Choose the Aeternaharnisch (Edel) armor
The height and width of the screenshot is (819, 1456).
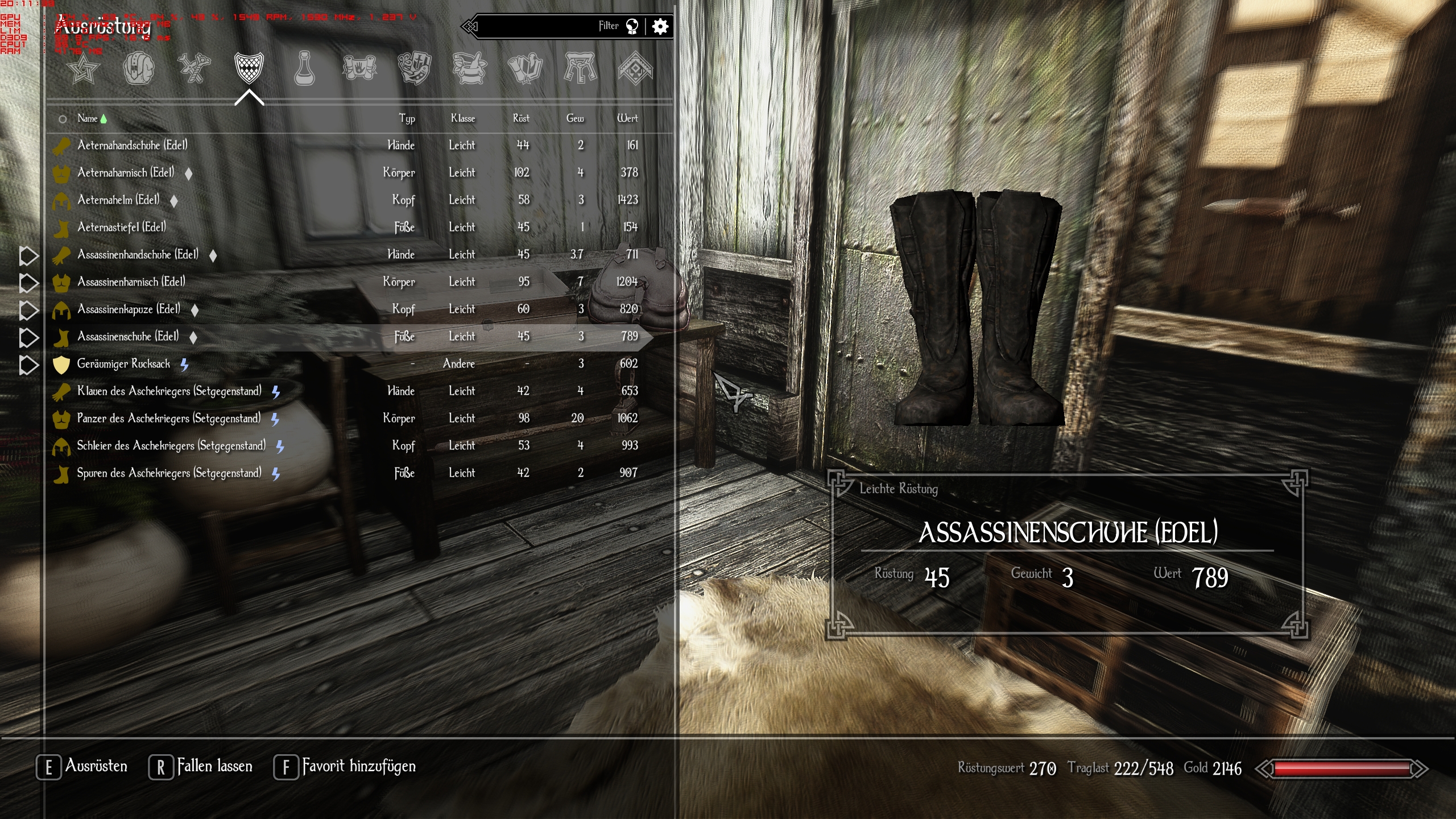126,173
